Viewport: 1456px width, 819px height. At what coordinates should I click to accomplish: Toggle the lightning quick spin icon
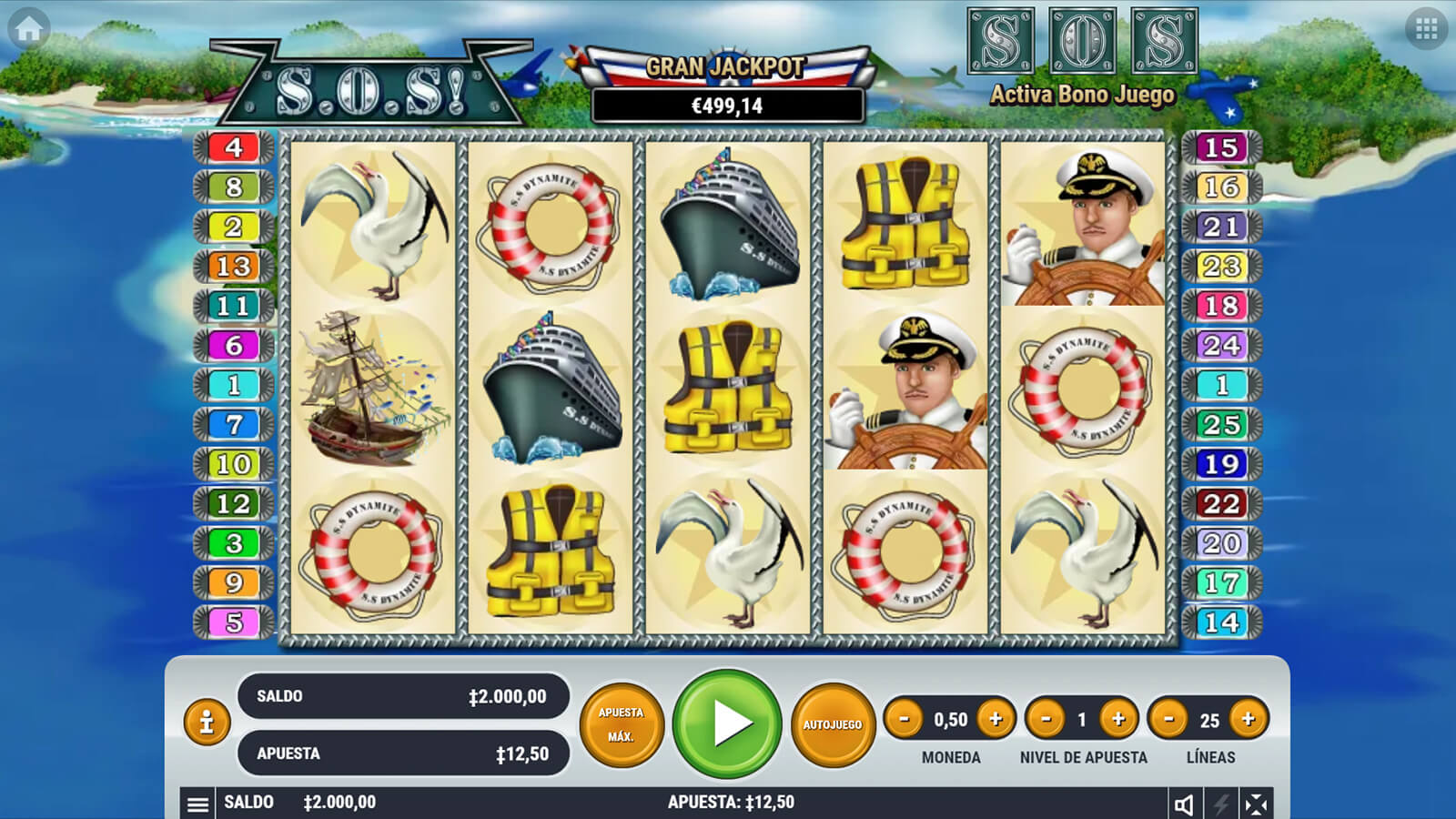tap(1220, 804)
